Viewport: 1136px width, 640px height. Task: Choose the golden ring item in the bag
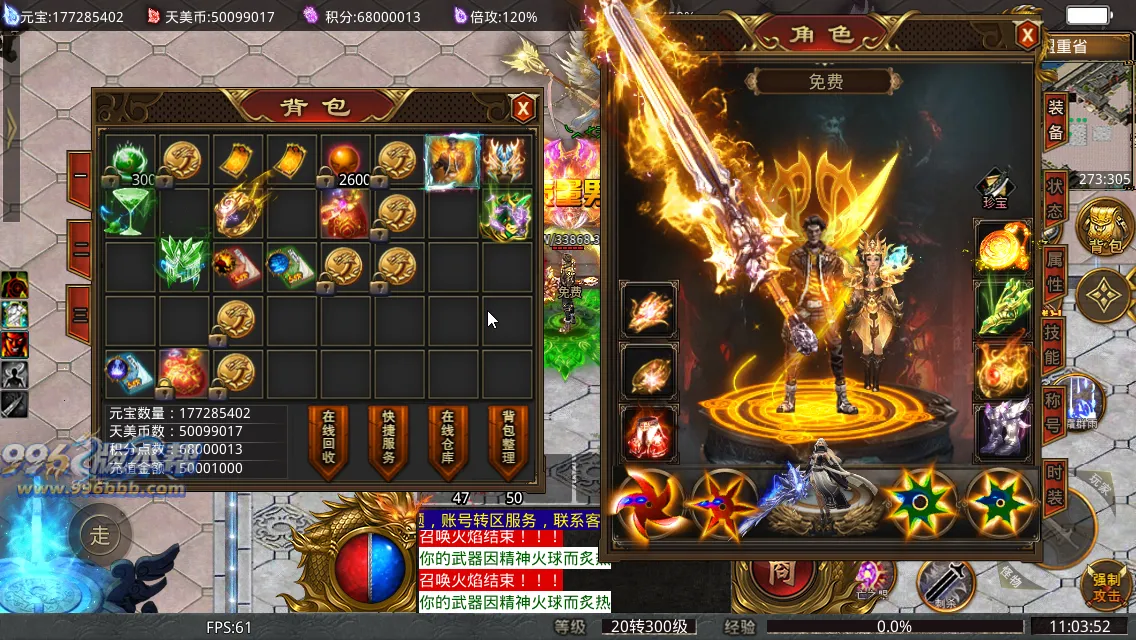[238, 210]
